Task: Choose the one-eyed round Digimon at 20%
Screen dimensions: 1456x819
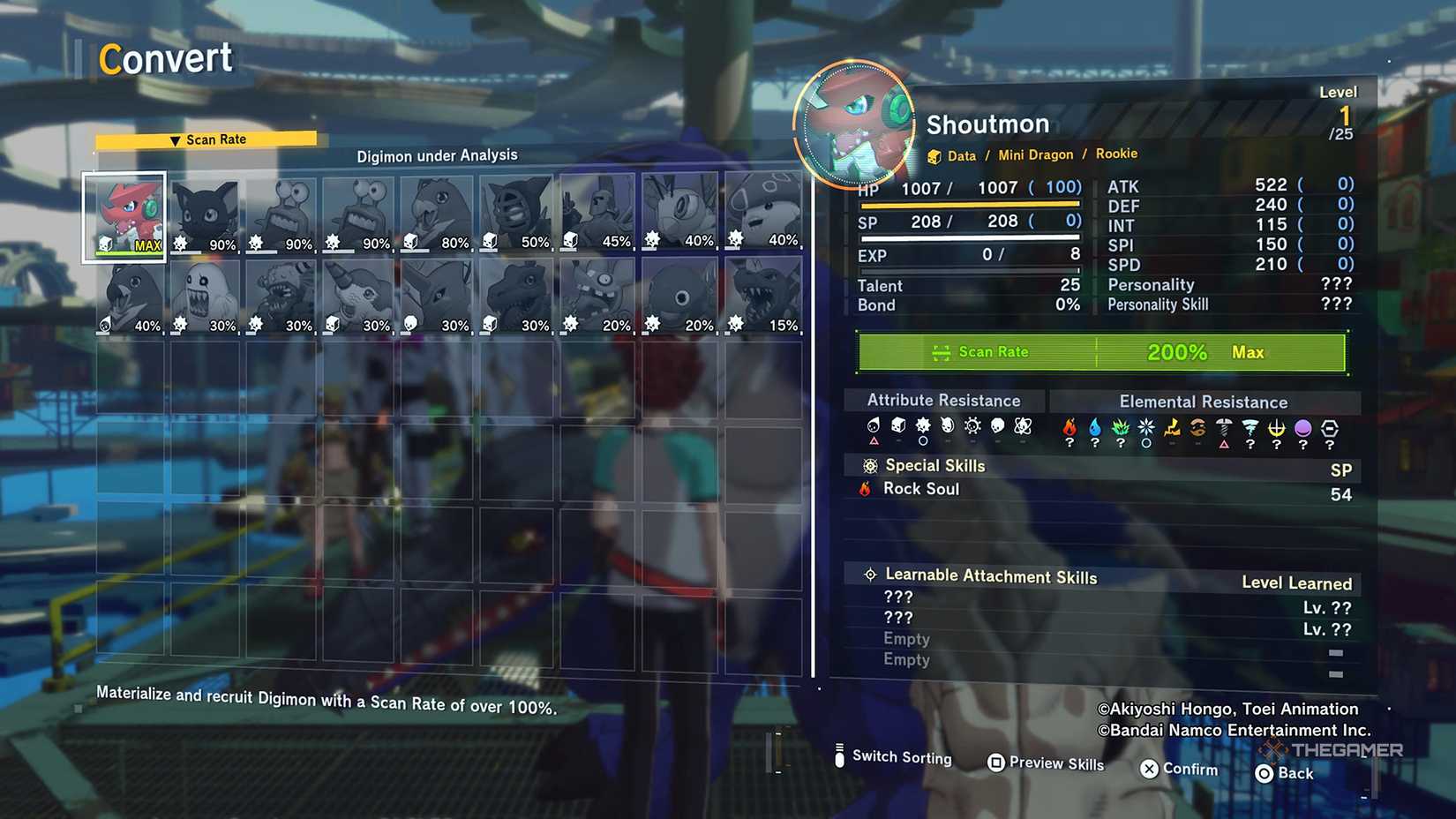Action: pos(679,297)
